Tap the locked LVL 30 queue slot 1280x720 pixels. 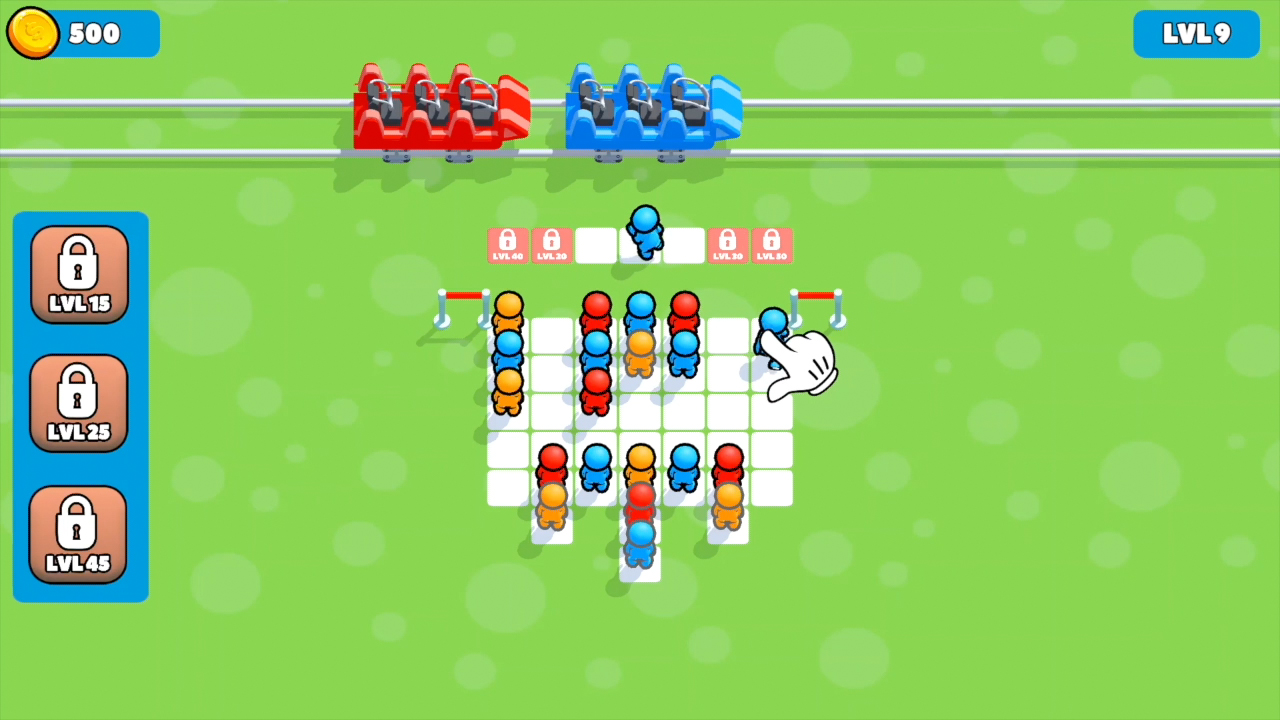point(727,244)
